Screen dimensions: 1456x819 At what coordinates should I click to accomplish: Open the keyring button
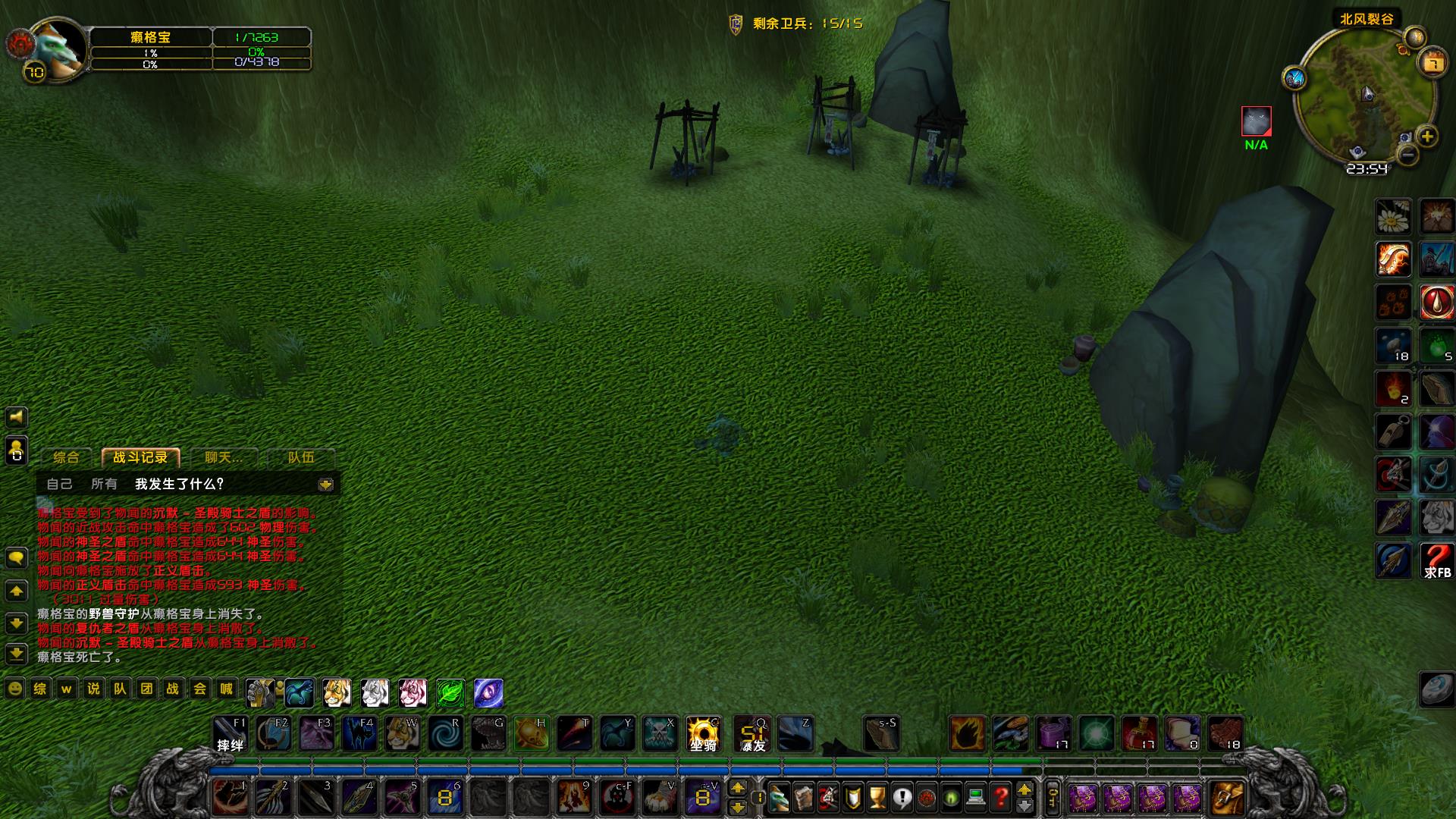pyautogui.click(x=1053, y=798)
